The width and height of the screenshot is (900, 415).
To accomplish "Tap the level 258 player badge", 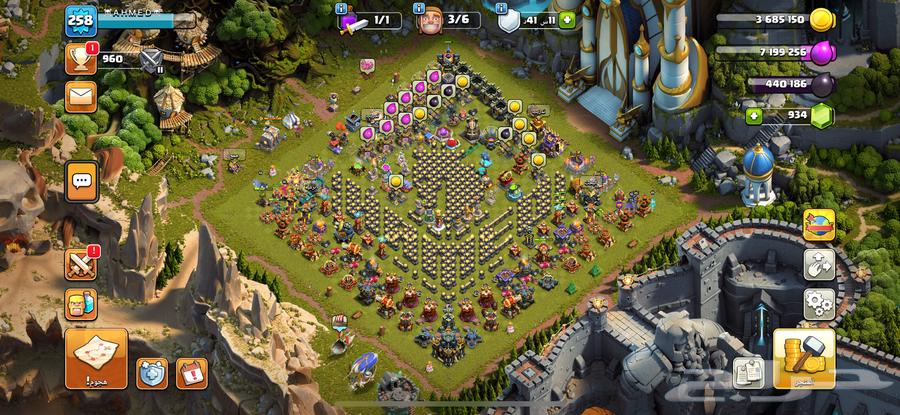I will tap(78, 19).
